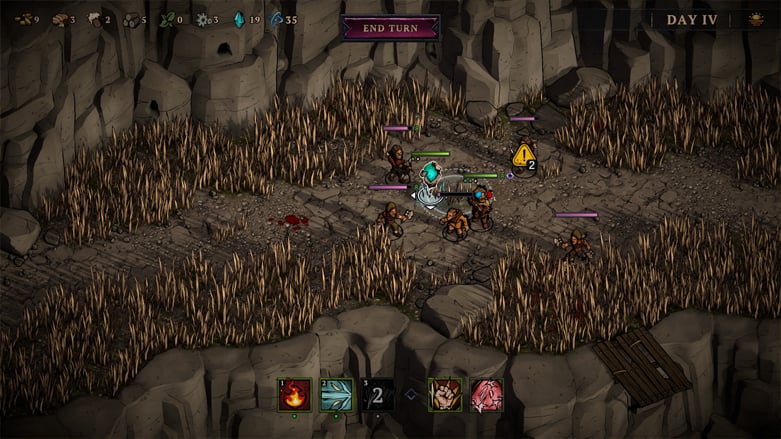Use the clenched fist ability
This screenshot has height=439, width=781.
pyautogui.click(x=445, y=394)
